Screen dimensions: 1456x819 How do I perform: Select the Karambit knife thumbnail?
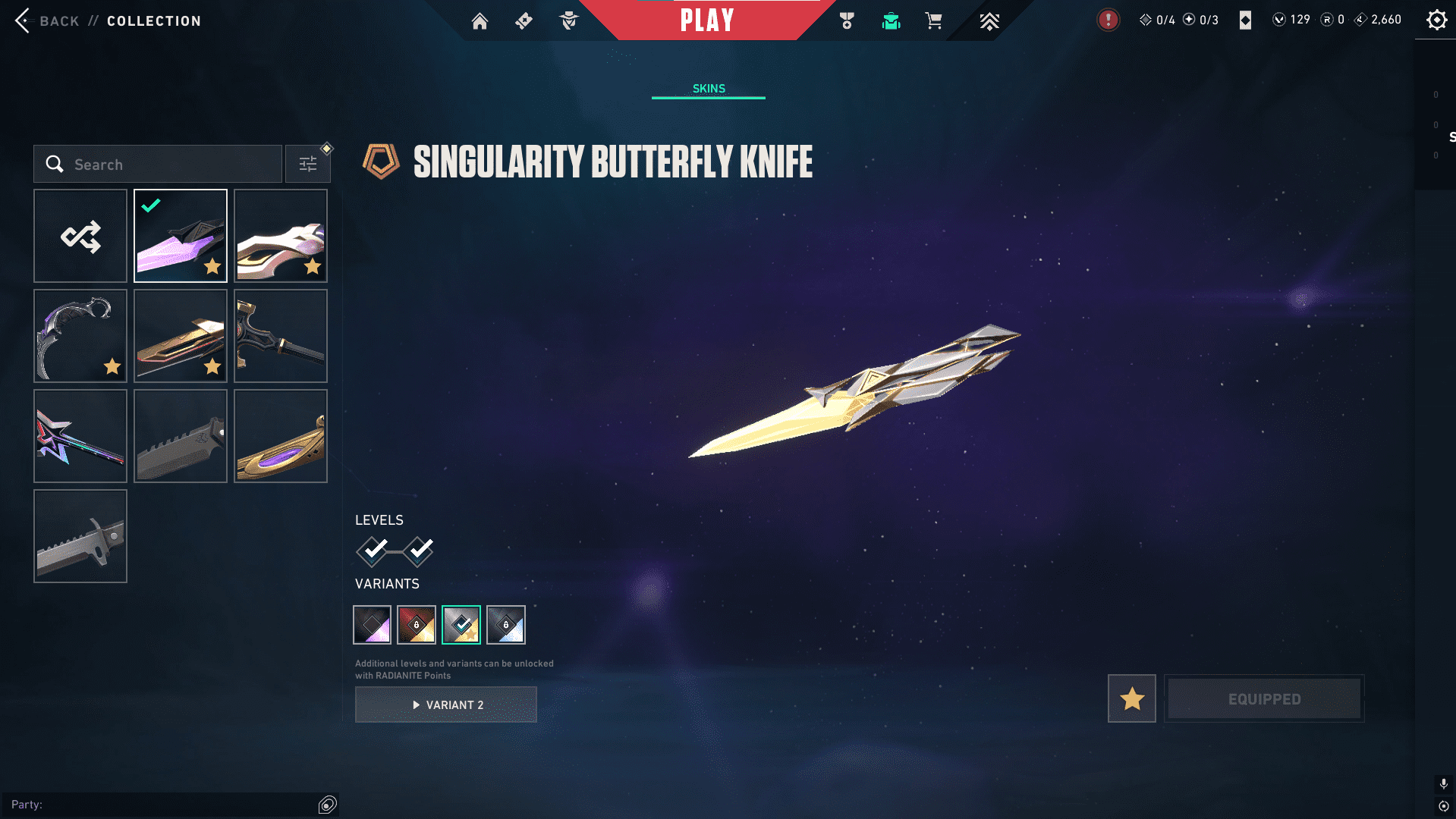80,335
